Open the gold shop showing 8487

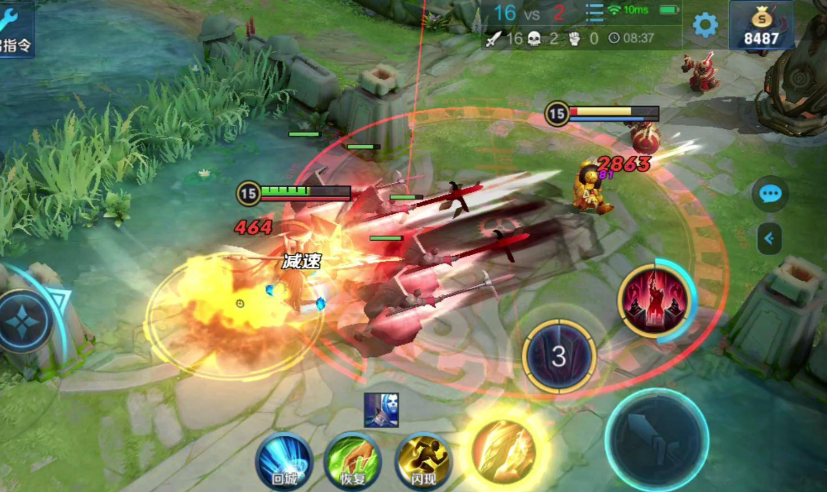pyautogui.click(x=761, y=26)
